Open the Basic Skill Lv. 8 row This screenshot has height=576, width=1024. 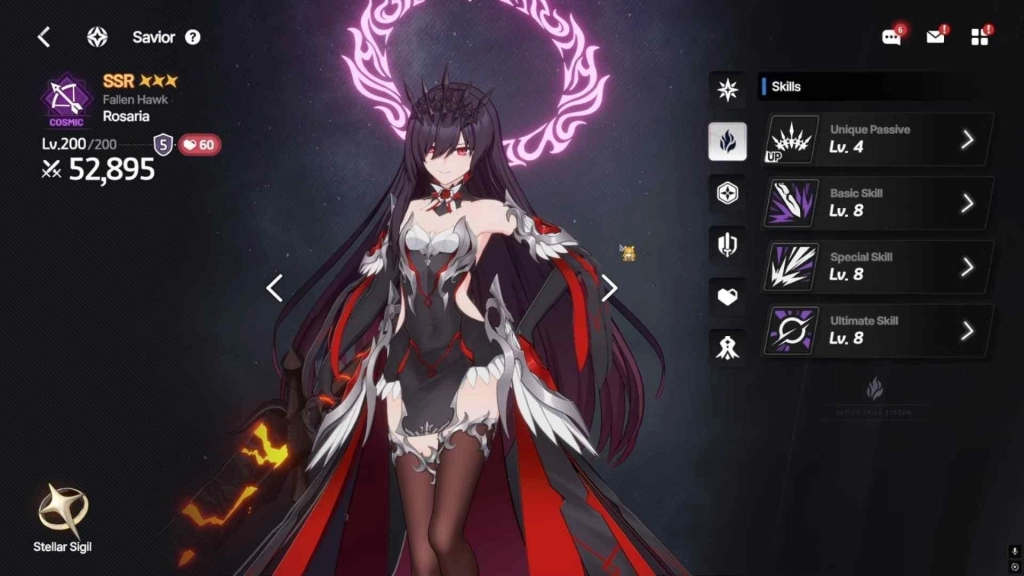point(879,203)
